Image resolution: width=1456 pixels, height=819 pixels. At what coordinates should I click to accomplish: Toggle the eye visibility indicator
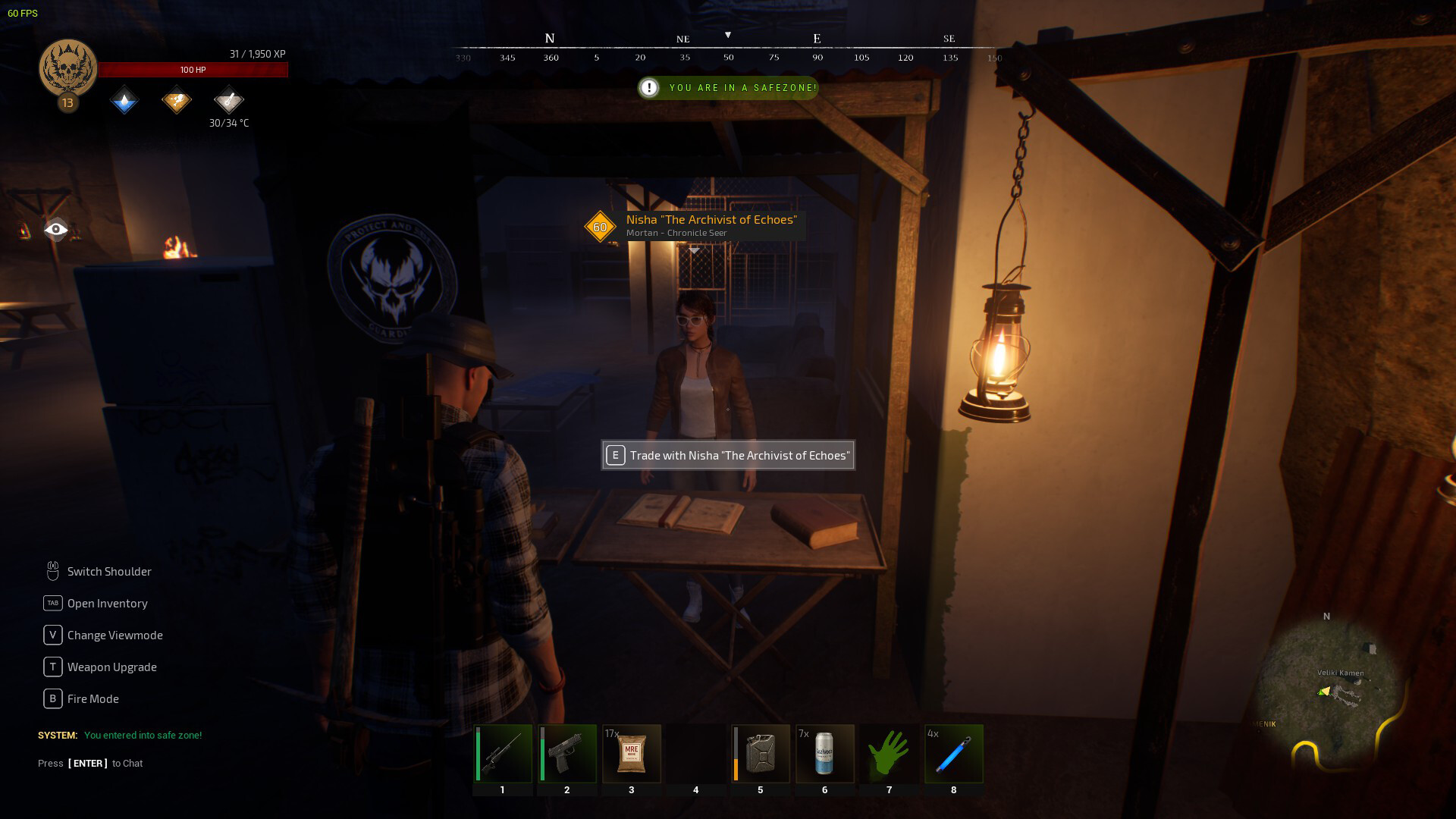point(56,229)
